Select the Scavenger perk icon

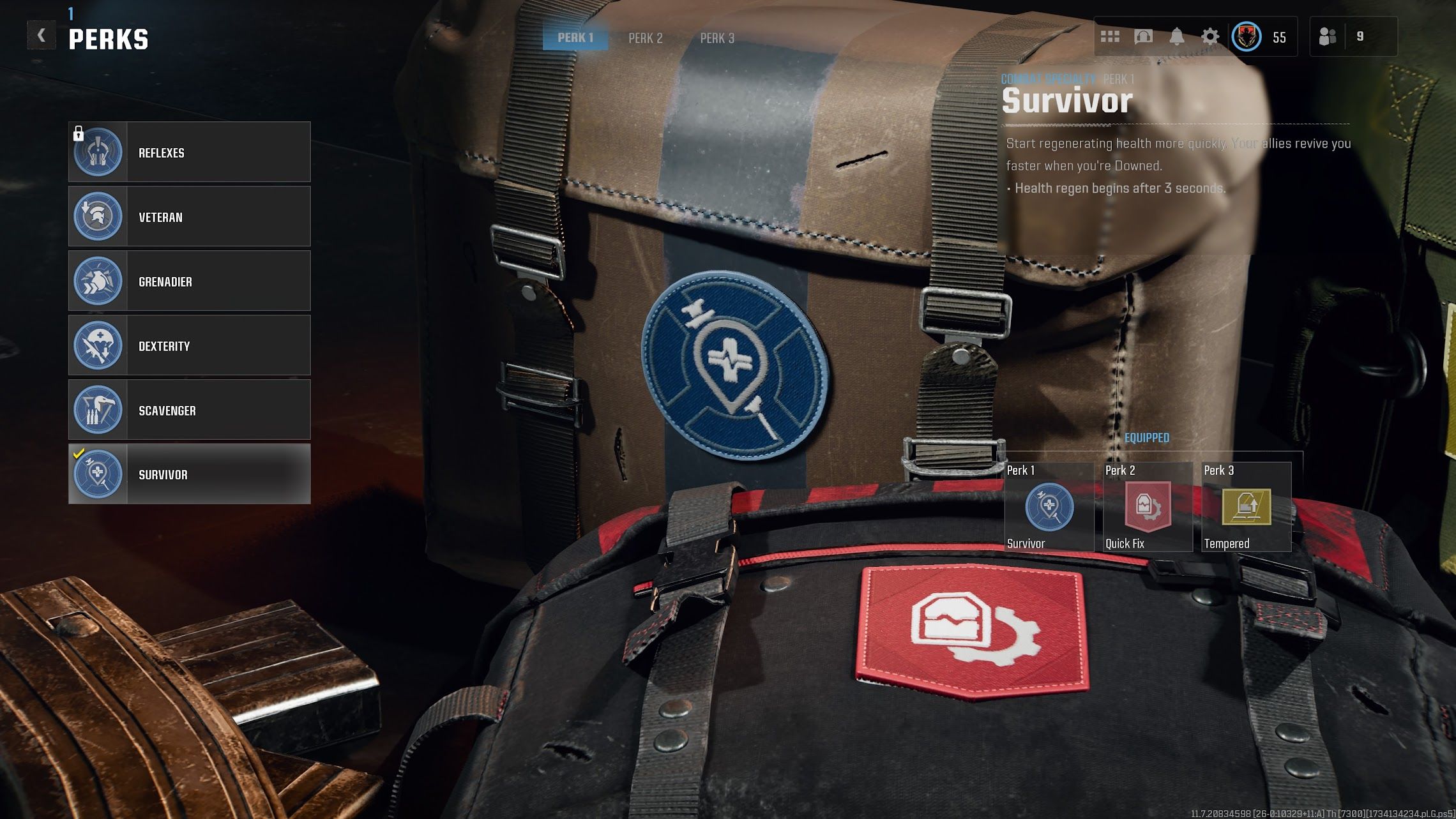coord(97,410)
